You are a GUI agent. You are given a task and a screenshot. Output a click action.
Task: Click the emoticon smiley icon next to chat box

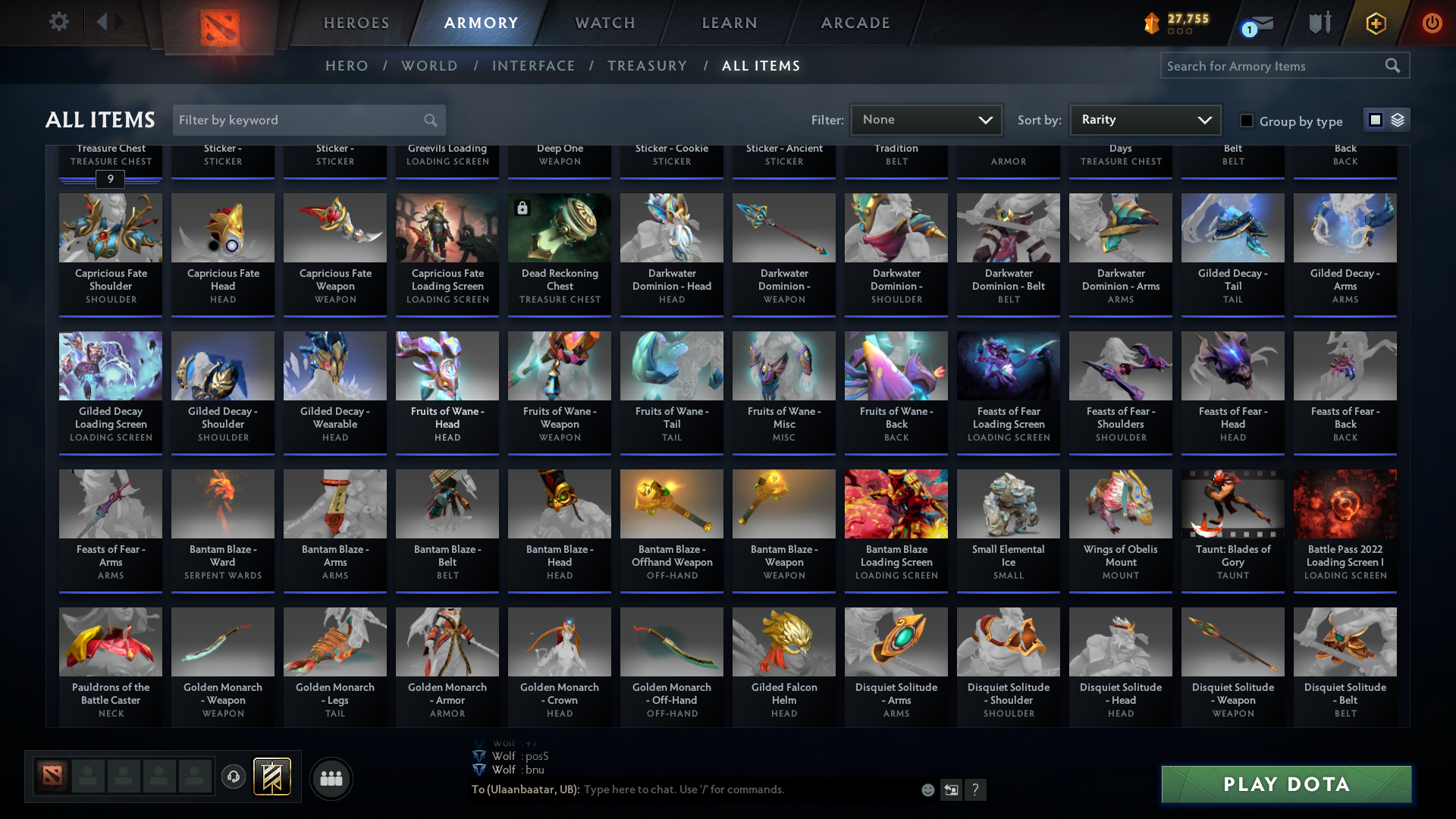click(927, 789)
